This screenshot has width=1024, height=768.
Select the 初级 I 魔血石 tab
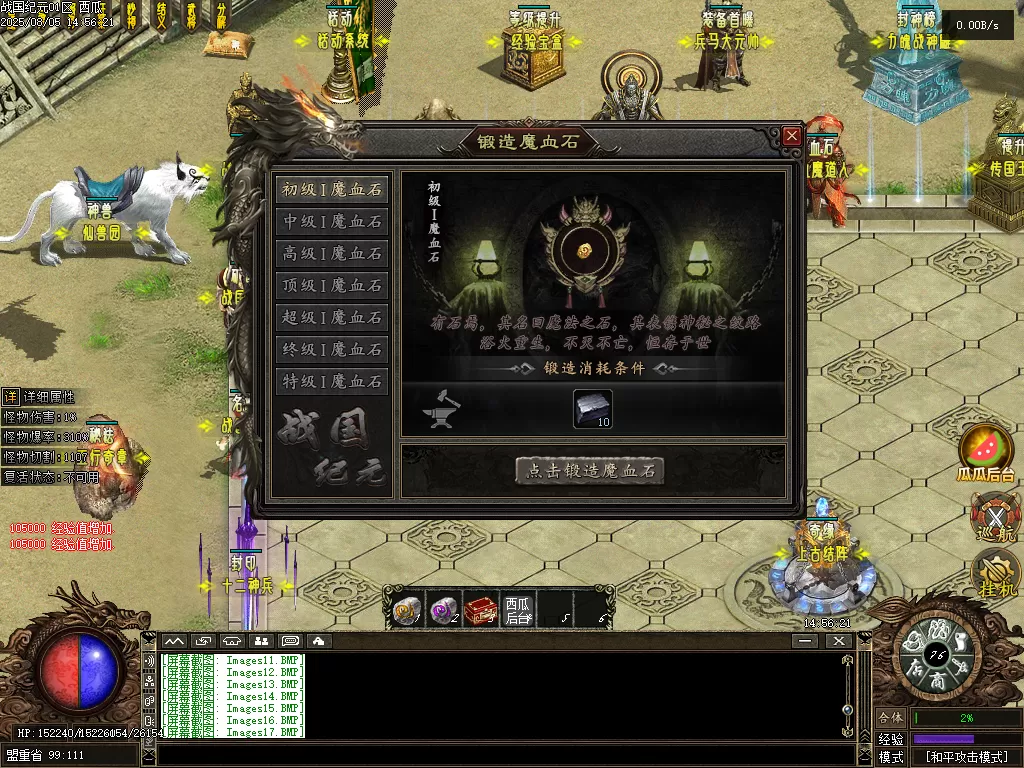pos(331,189)
